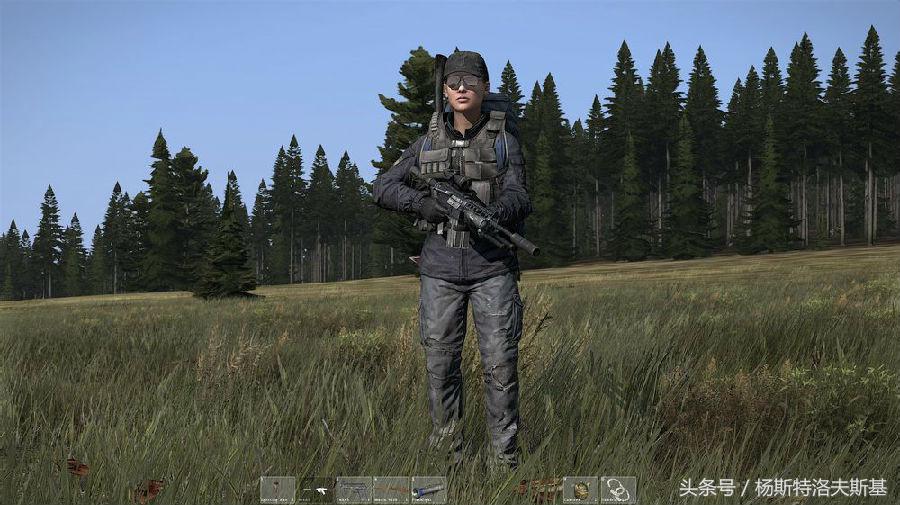Screen dimensions: 900x505
Task: Select the flashlight hotbar slot
Action: [428, 489]
